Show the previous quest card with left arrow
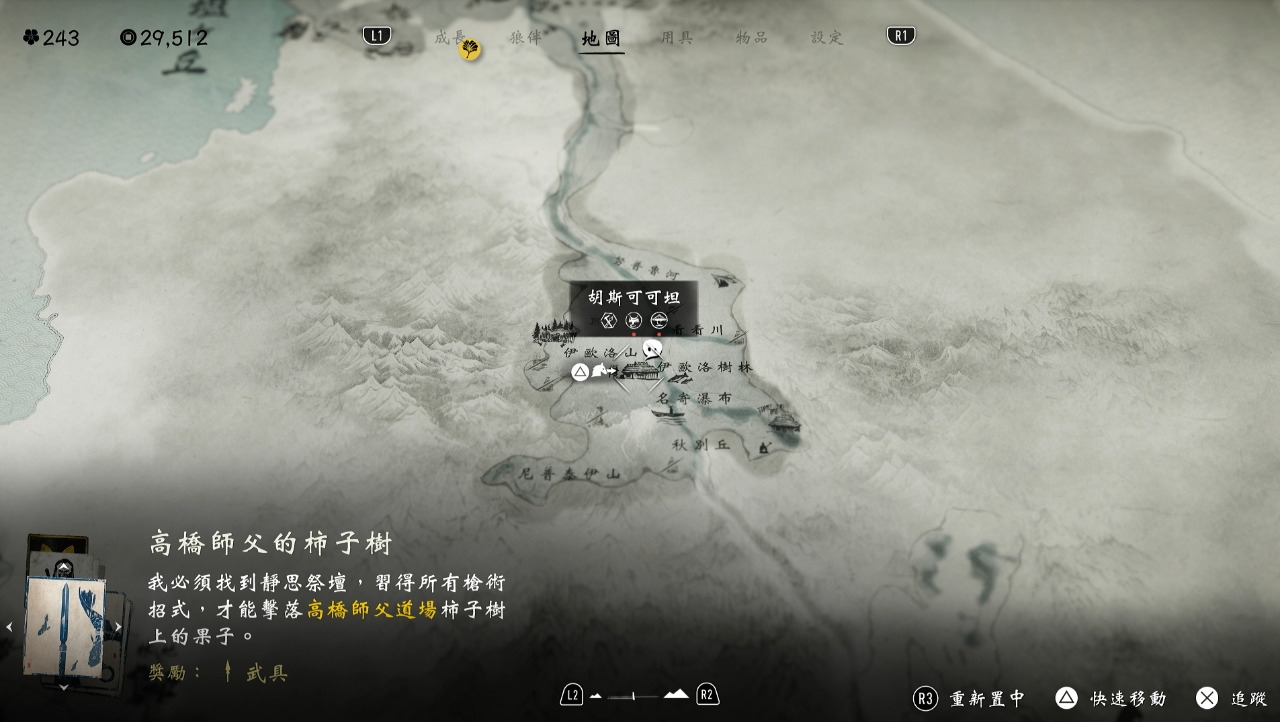 click(10, 627)
